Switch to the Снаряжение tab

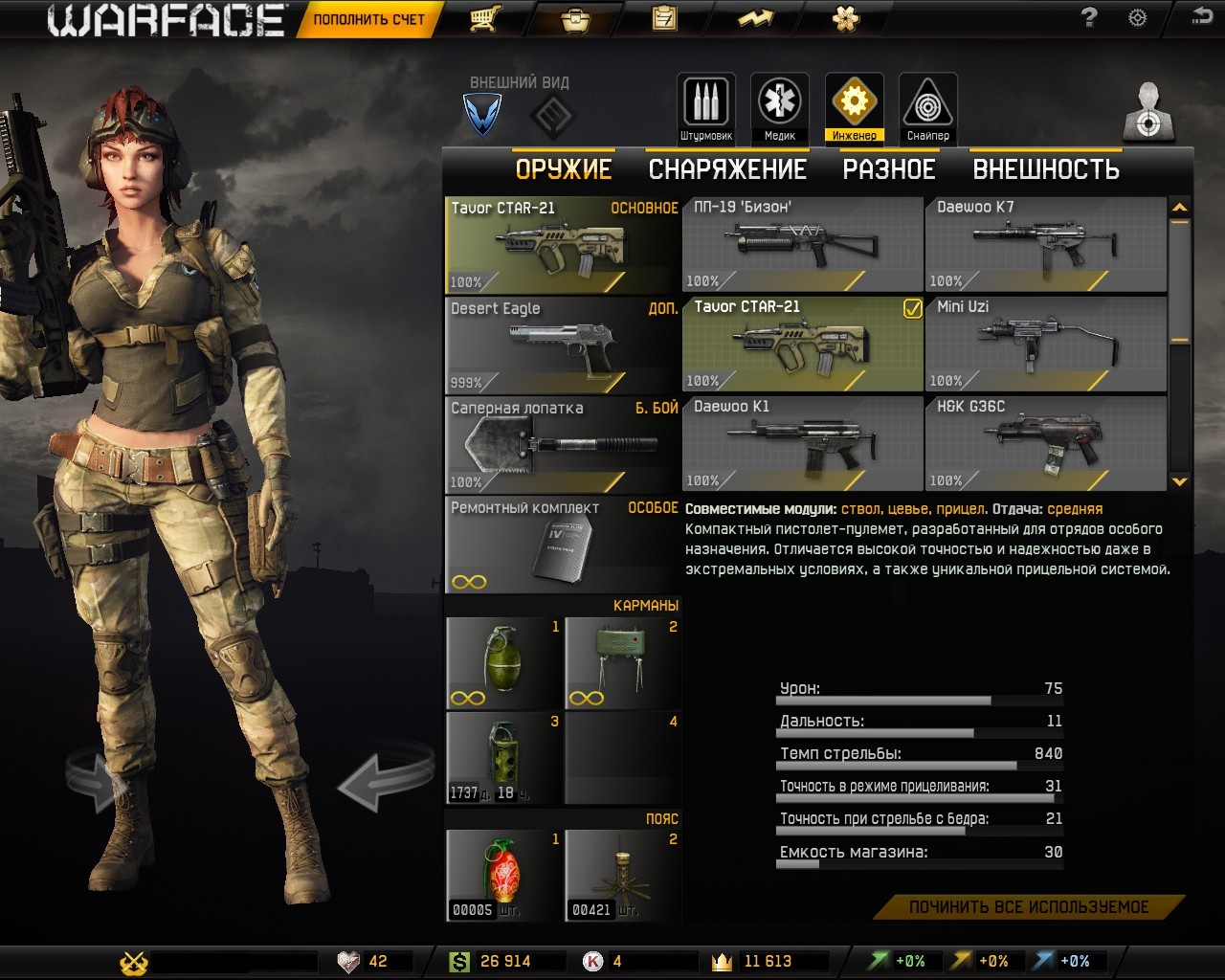point(727,170)
